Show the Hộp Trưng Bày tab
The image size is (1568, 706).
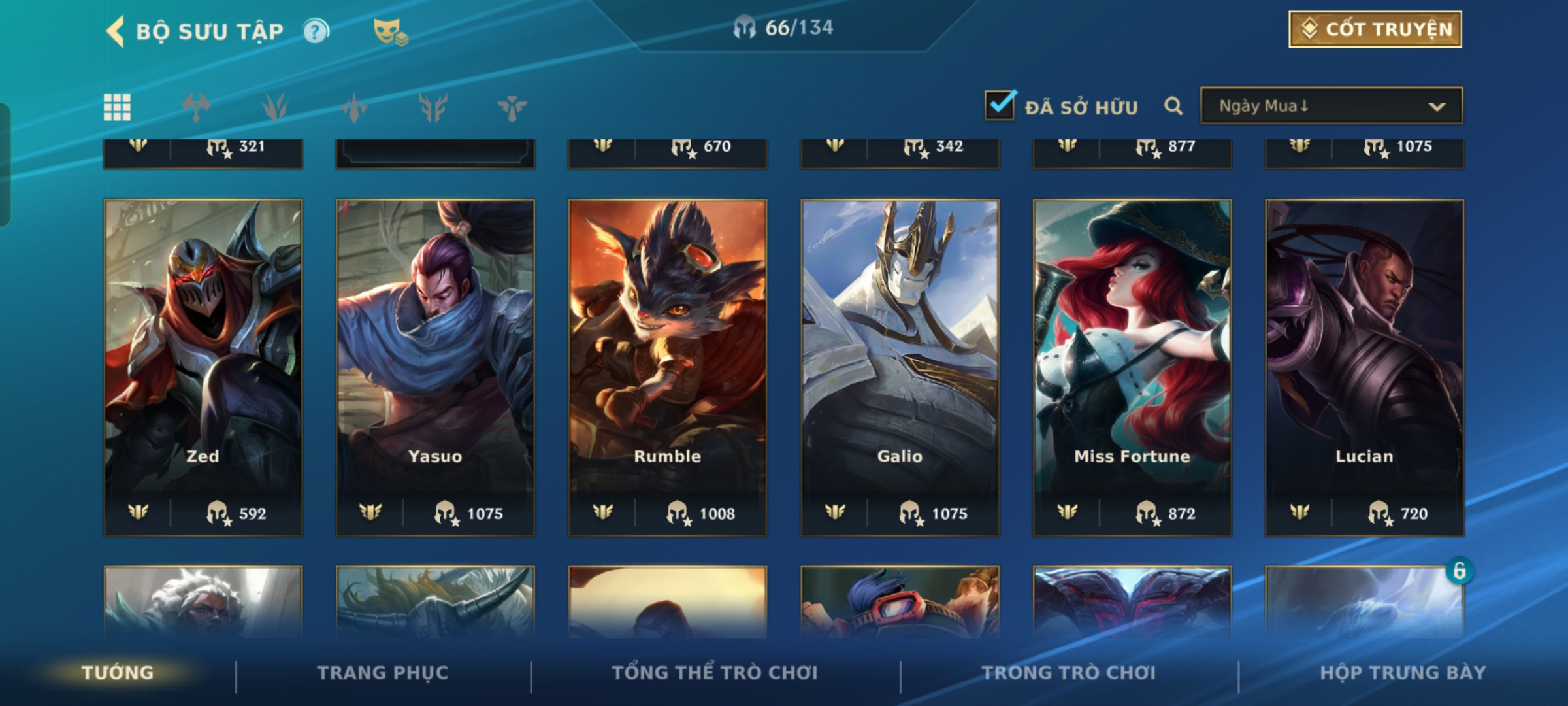tap(1403, 673)
